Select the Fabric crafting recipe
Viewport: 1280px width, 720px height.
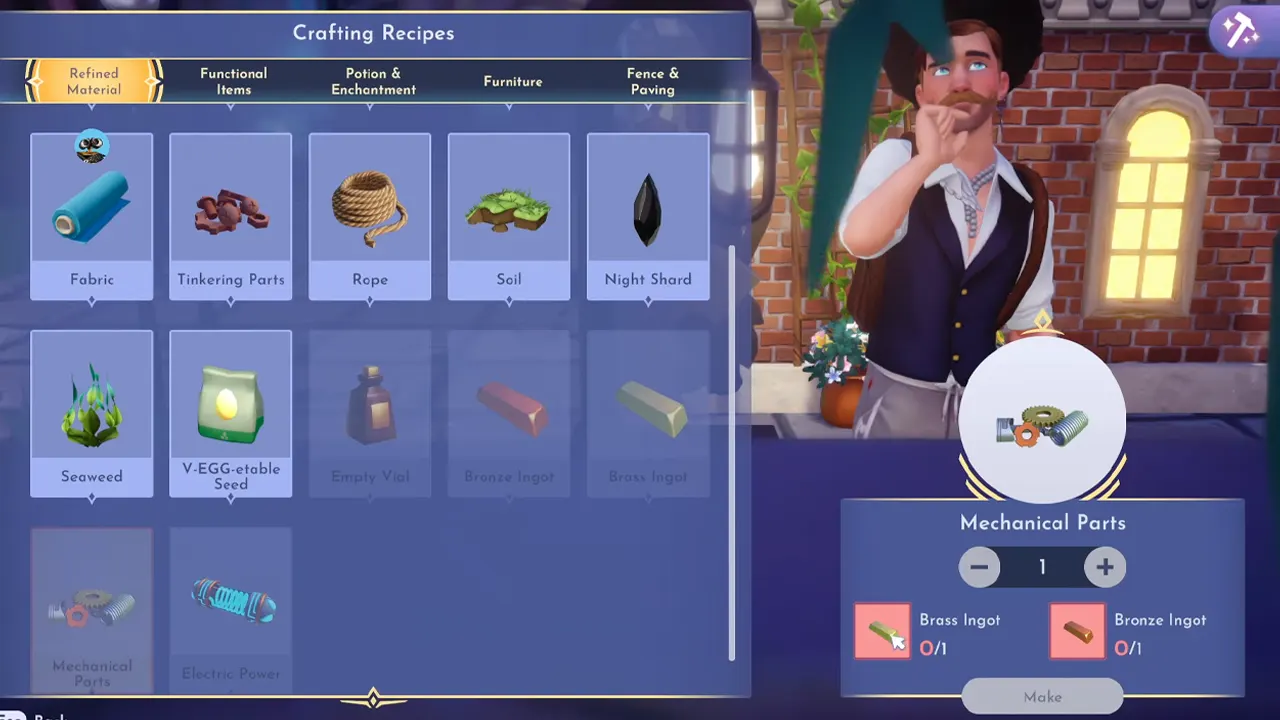tap(92, 210)
